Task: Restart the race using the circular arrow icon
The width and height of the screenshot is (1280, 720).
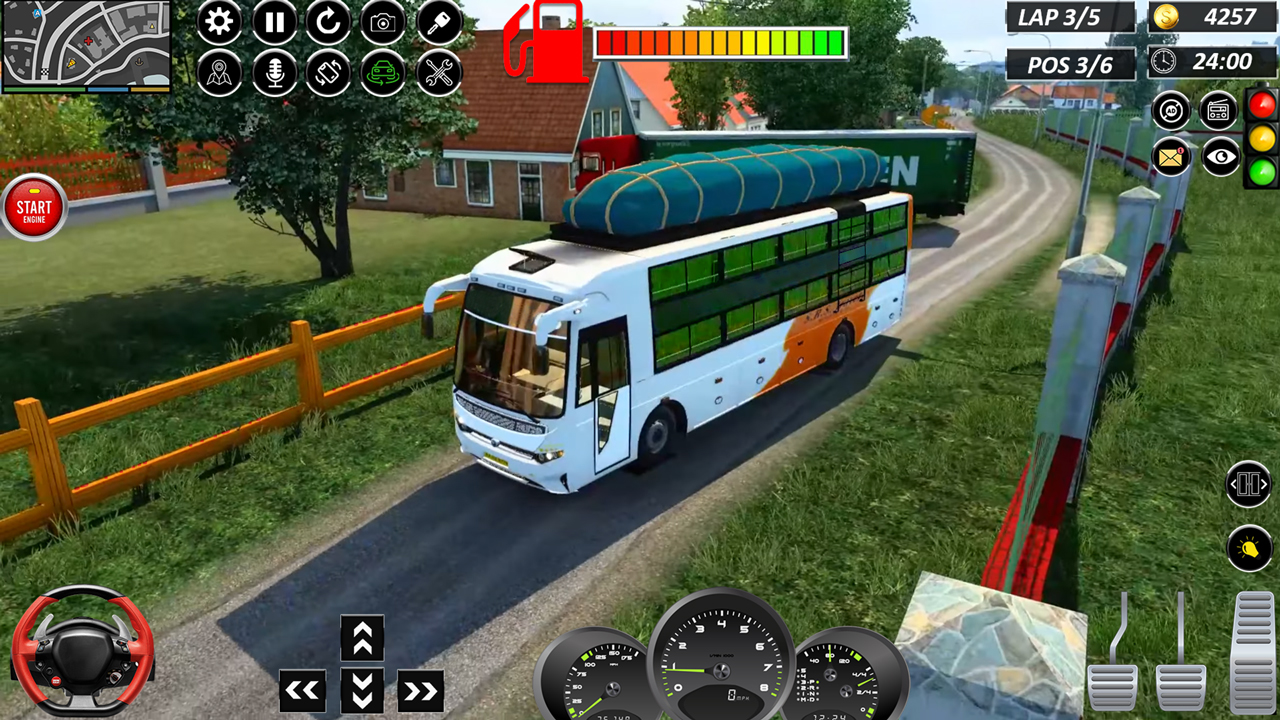Action: point(329,22)
